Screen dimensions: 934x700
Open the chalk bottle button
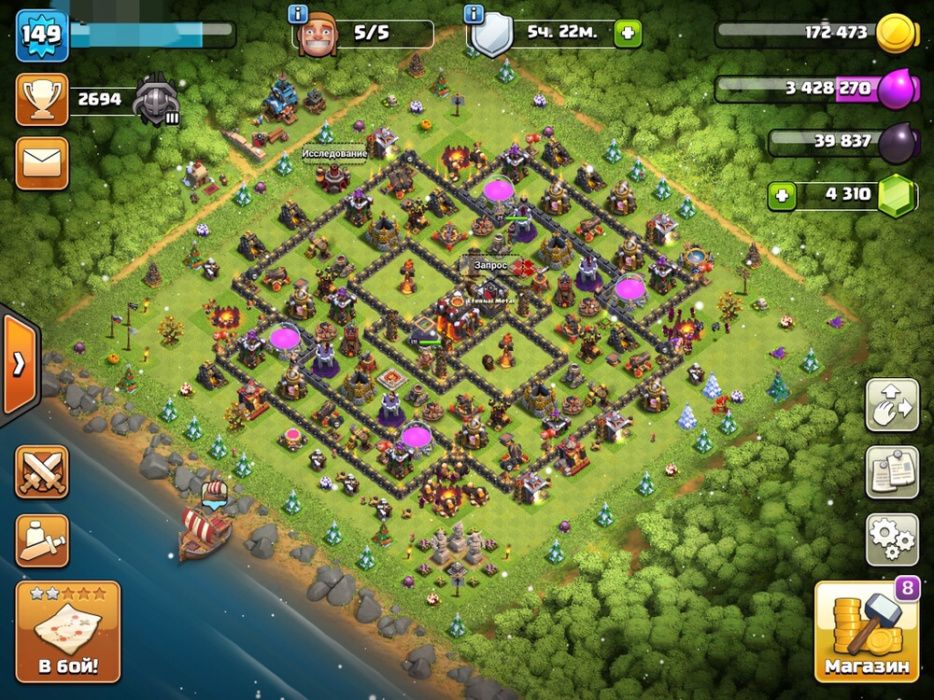pos(42,540)
